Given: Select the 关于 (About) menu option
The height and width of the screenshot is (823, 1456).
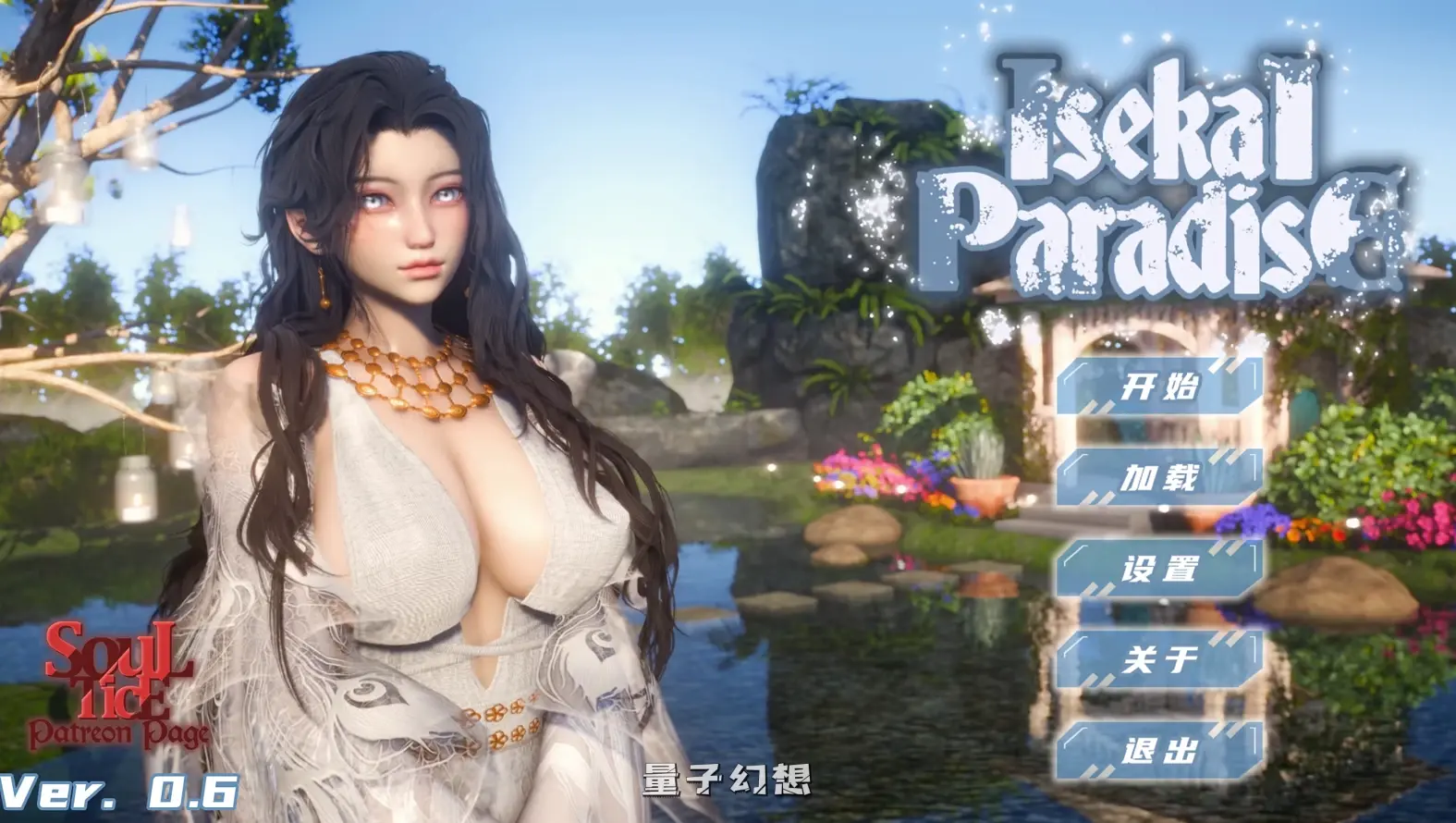Looking at the screenshot, I should pos(1160,660).
